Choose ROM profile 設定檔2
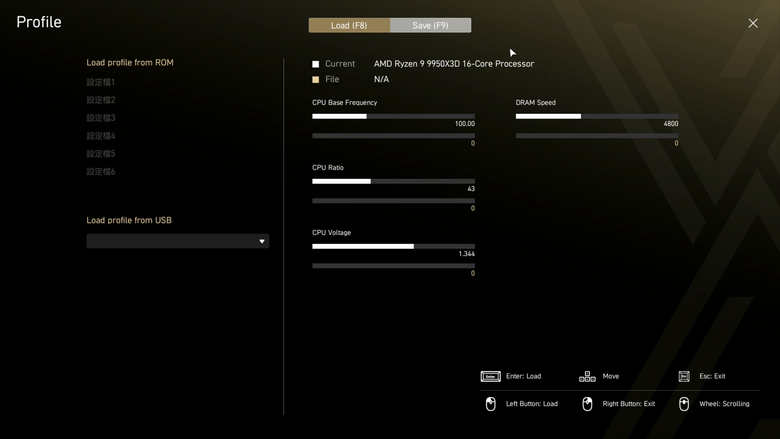780x439 pixels. (x=101, y=100)
